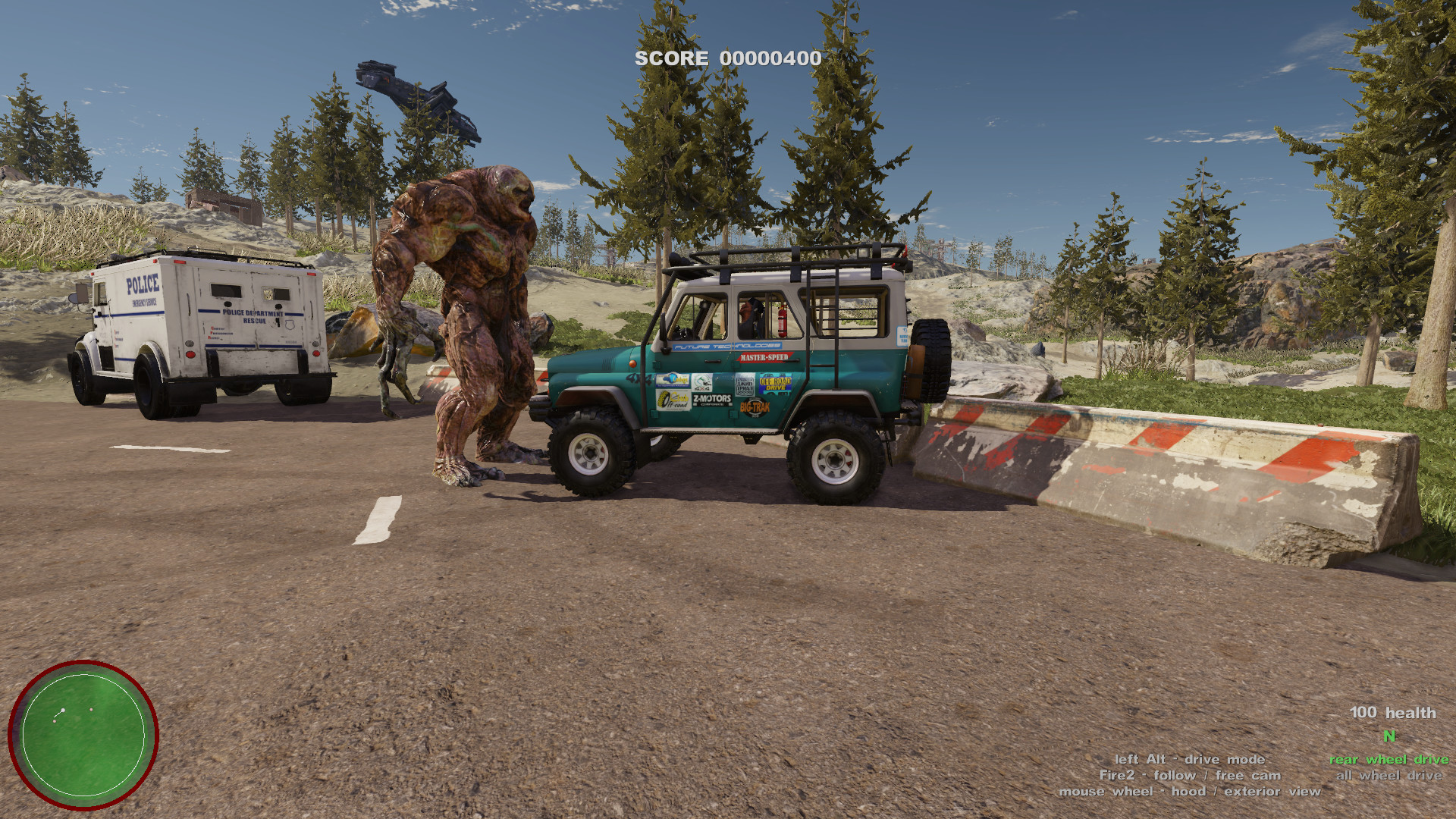Click the FUTURE TECHNOLOGIES banner on the jeep

click(726, 346)
